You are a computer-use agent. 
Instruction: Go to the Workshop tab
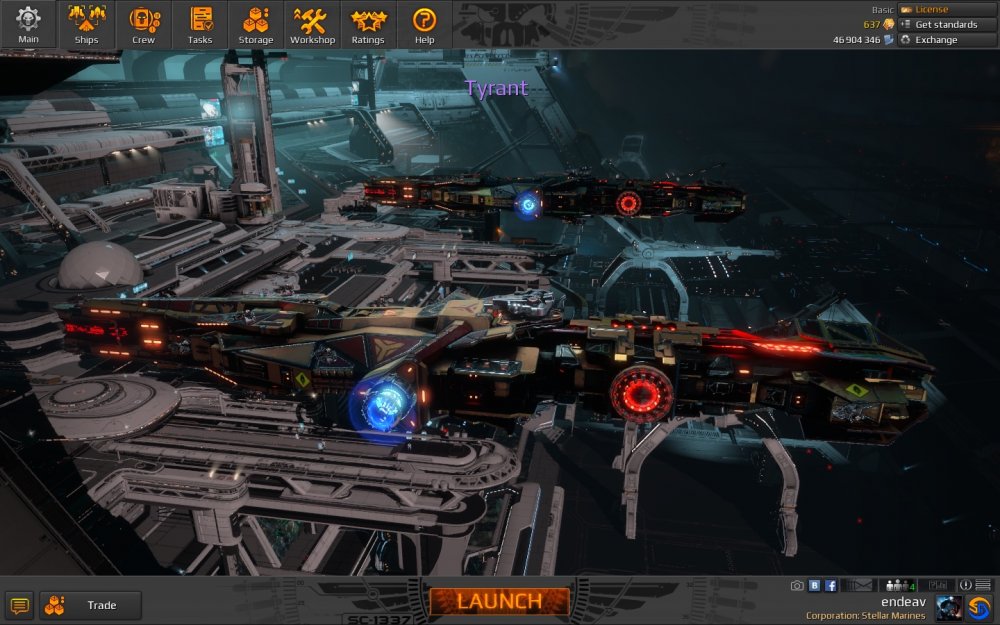(312, 24)
